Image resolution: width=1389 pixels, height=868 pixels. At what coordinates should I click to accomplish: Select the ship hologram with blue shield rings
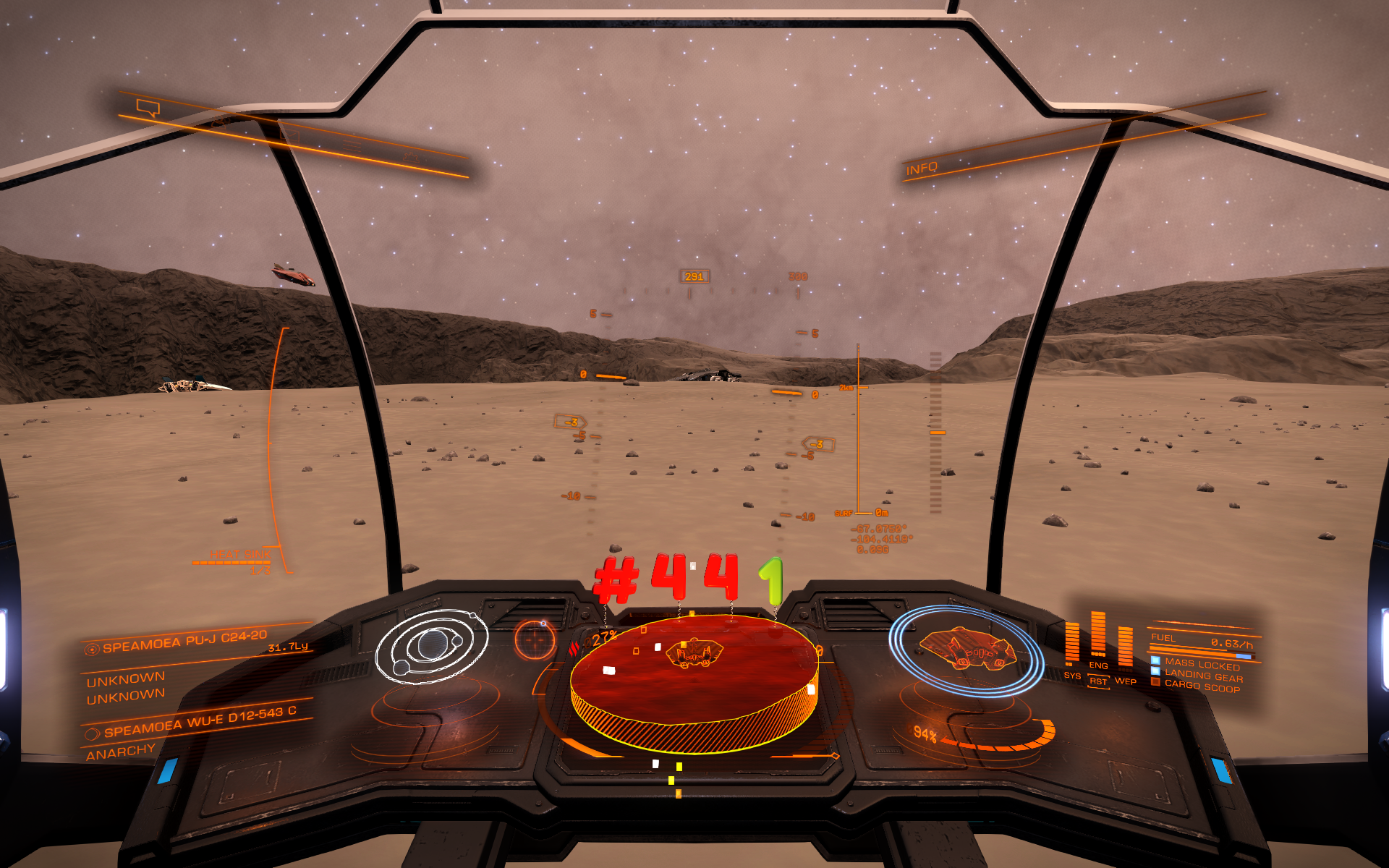click(x=966, y=650)
